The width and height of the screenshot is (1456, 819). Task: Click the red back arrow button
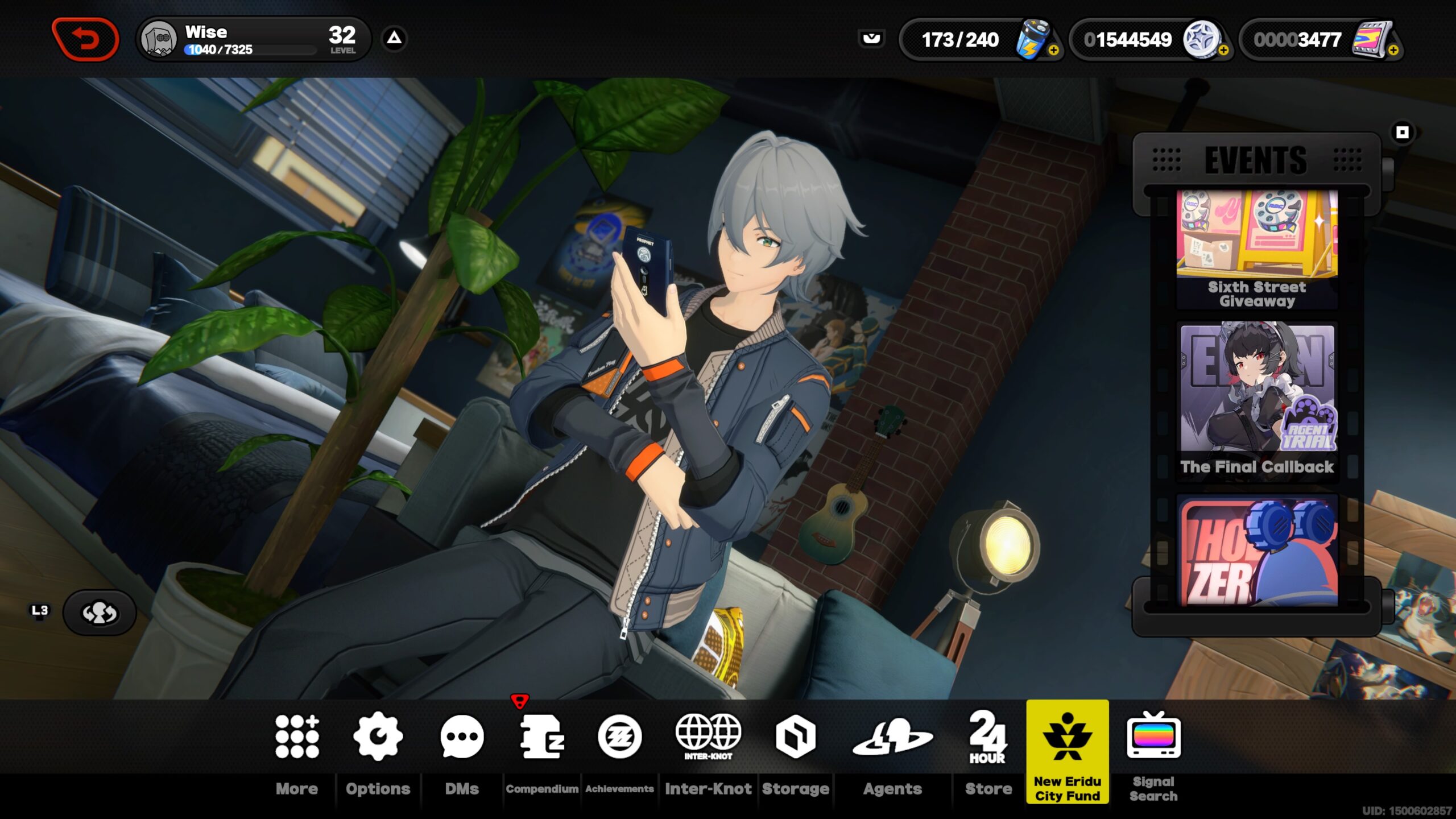tap(85, 39)
